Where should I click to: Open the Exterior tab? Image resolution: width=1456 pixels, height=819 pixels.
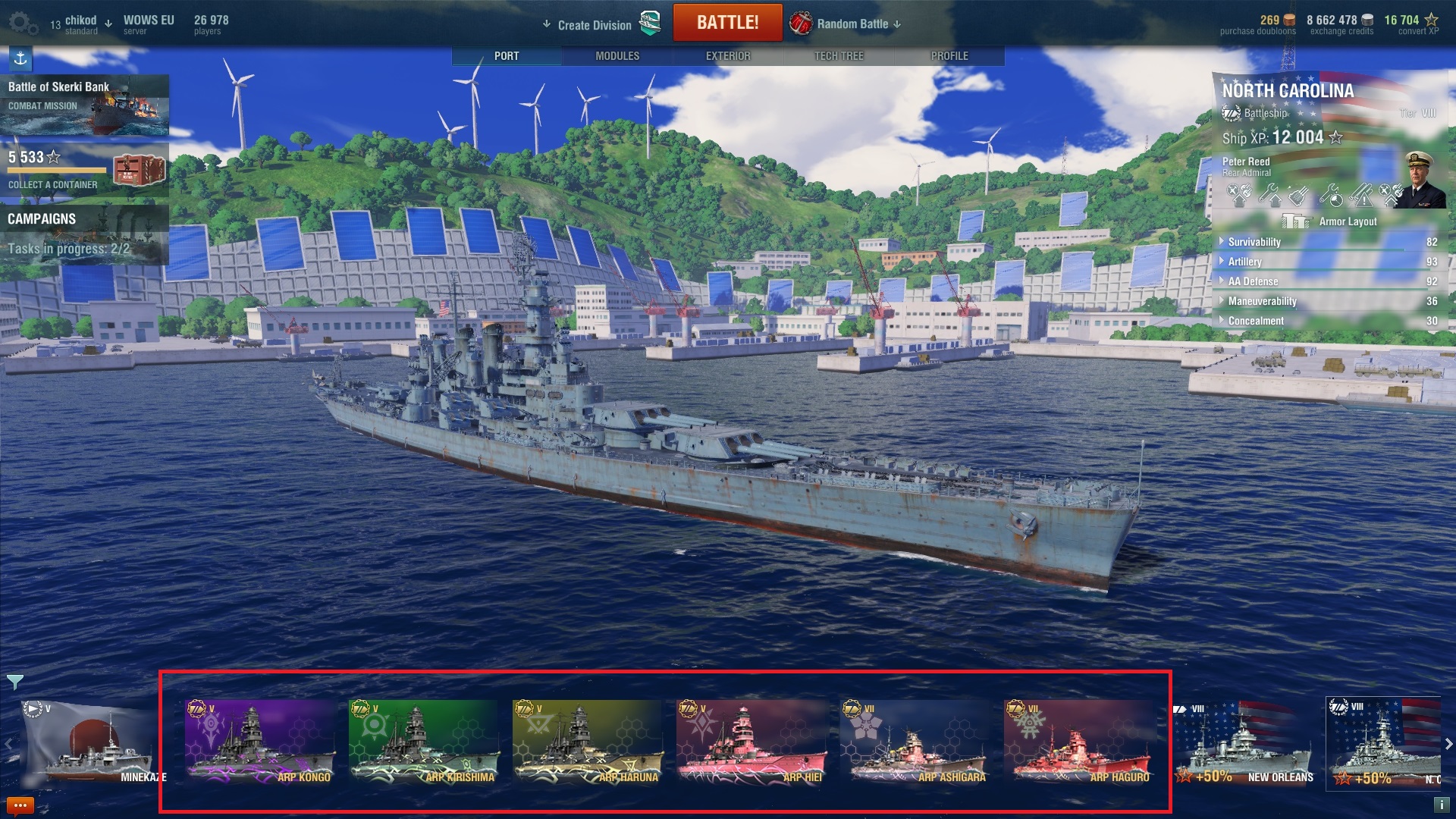pyautogui.click(x=727, y=56)
